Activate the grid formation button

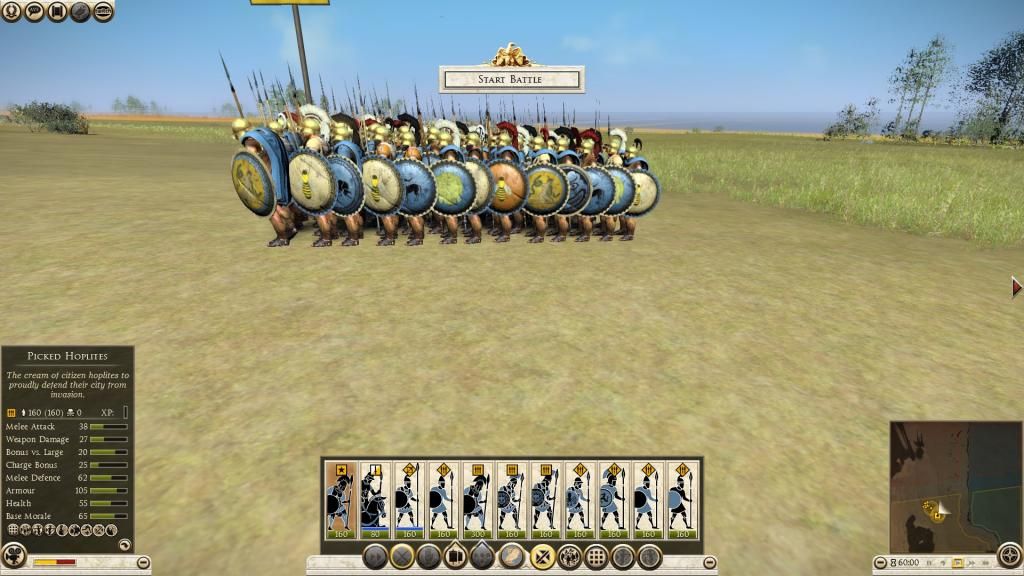pyautogui.click(x=597, y=556)
